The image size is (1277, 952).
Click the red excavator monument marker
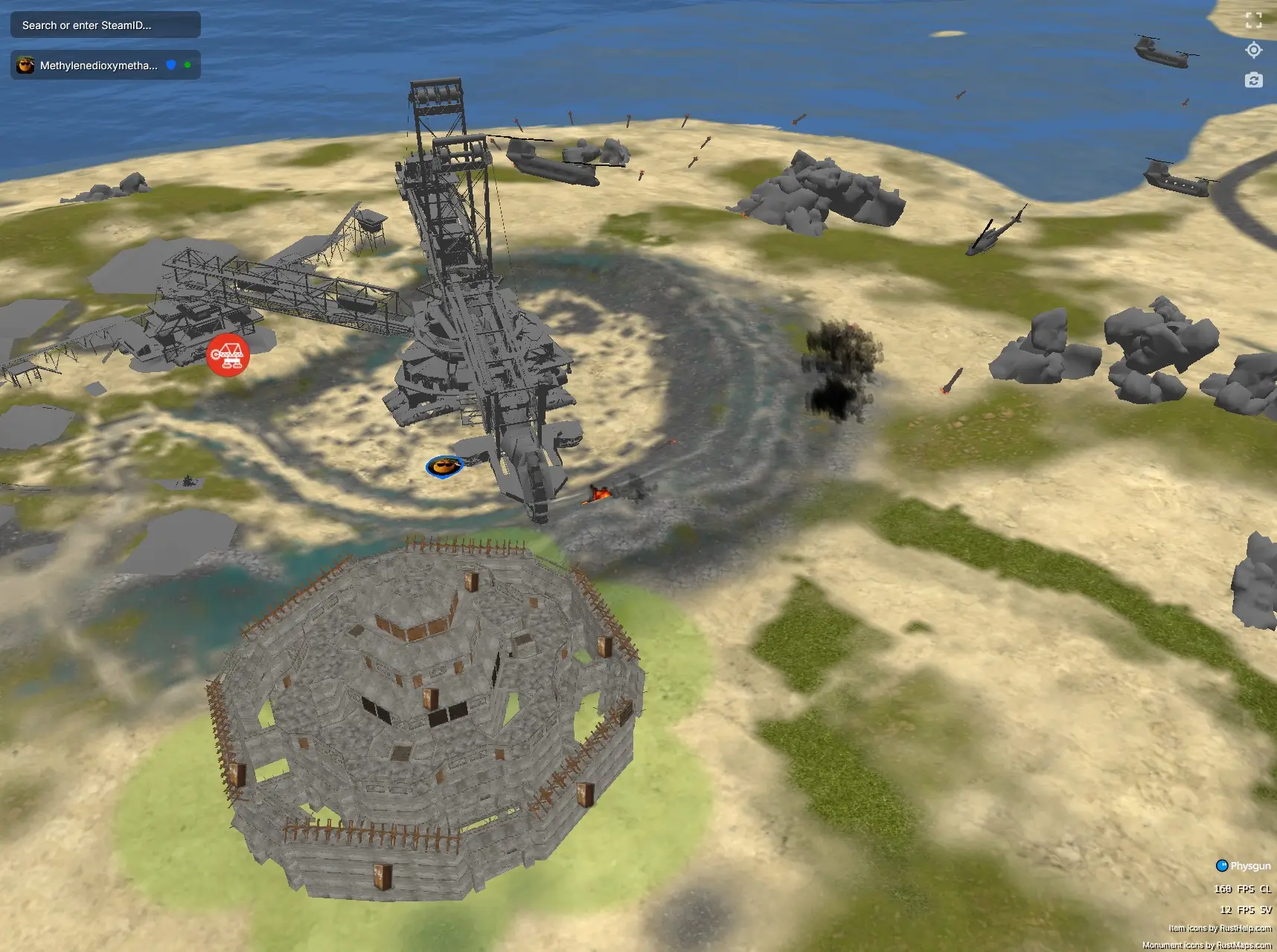pyautogui.click(x=228, y=355)
